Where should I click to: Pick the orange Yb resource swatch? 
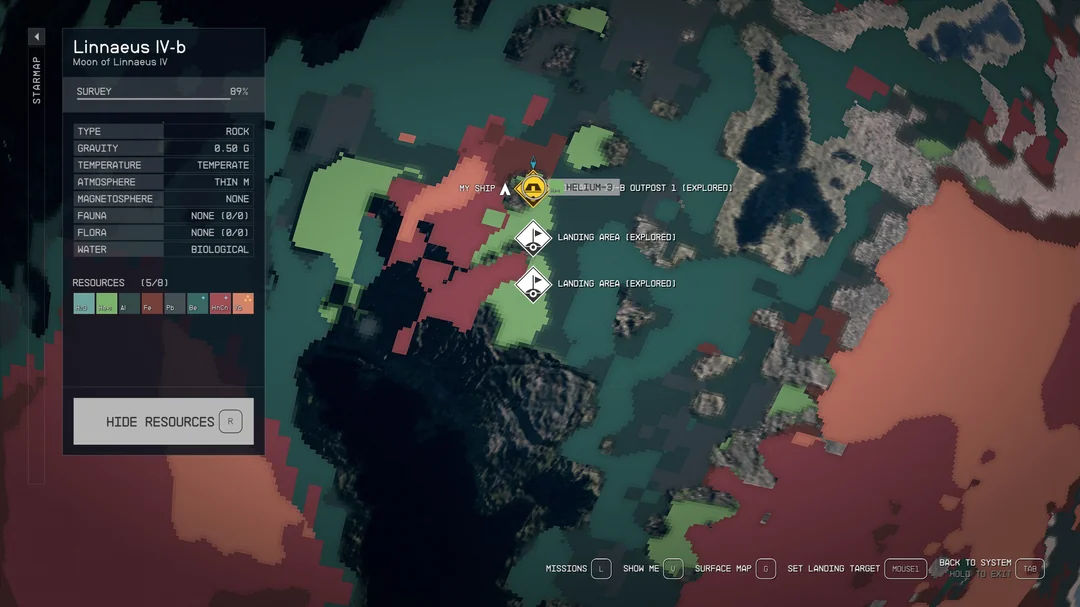243,303
